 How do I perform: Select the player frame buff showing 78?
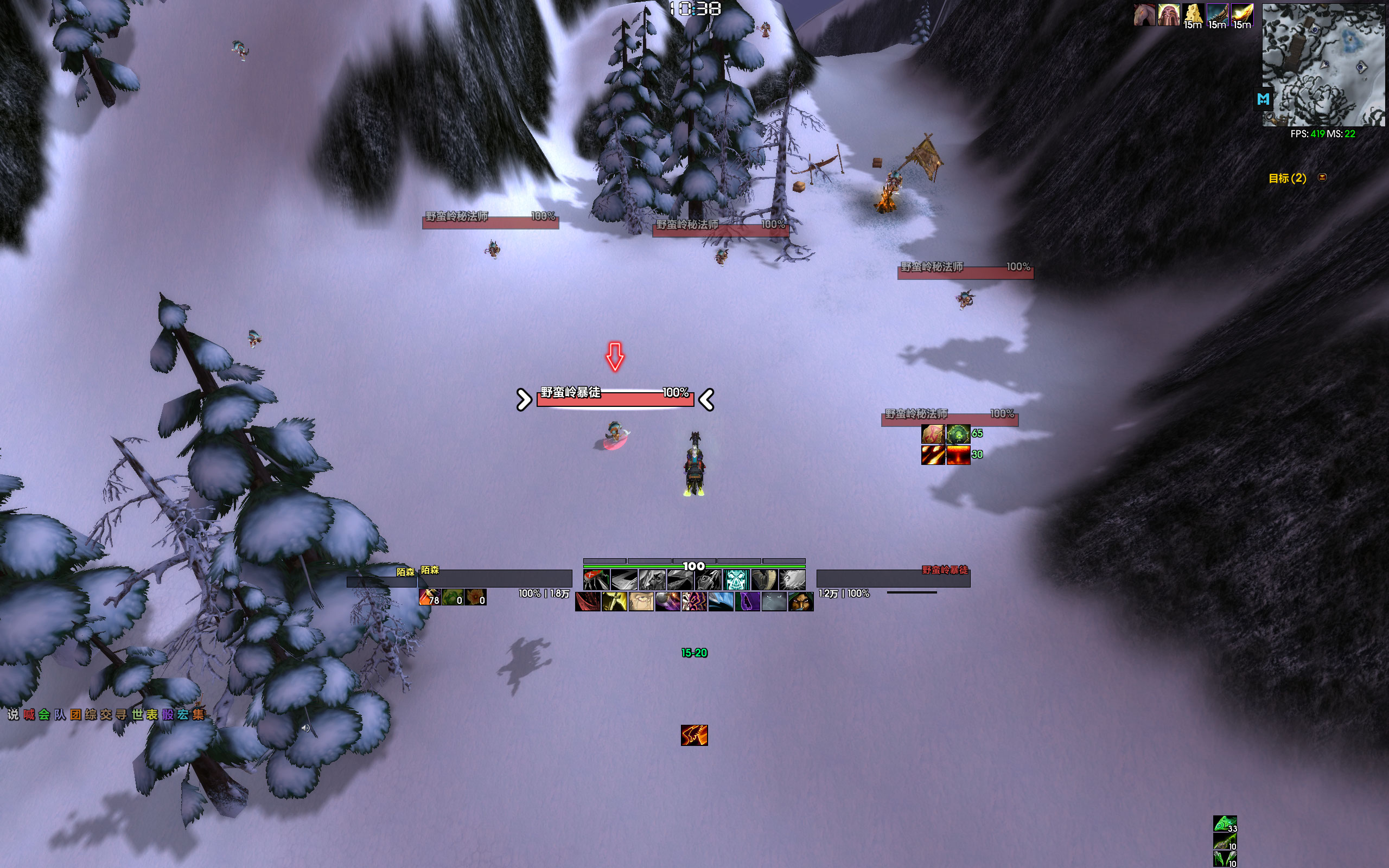point(429,597)
